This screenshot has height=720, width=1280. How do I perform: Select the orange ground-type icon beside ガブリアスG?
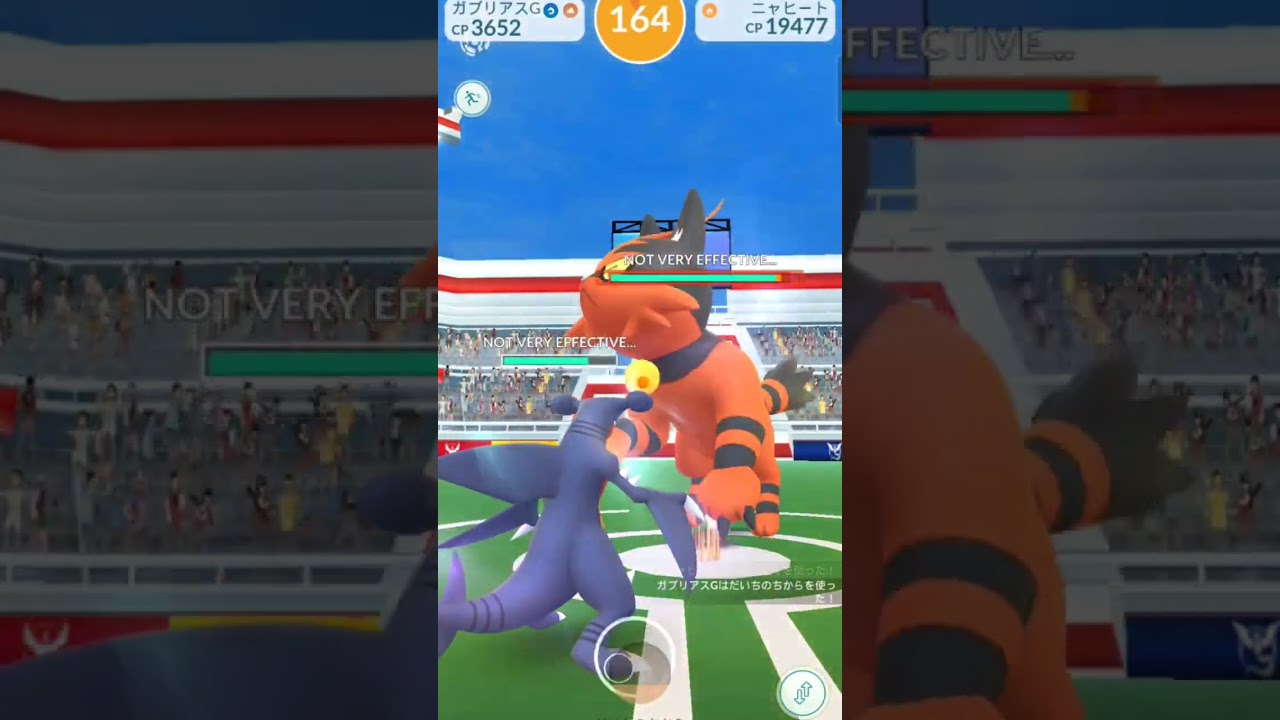(x=570, y=10)
